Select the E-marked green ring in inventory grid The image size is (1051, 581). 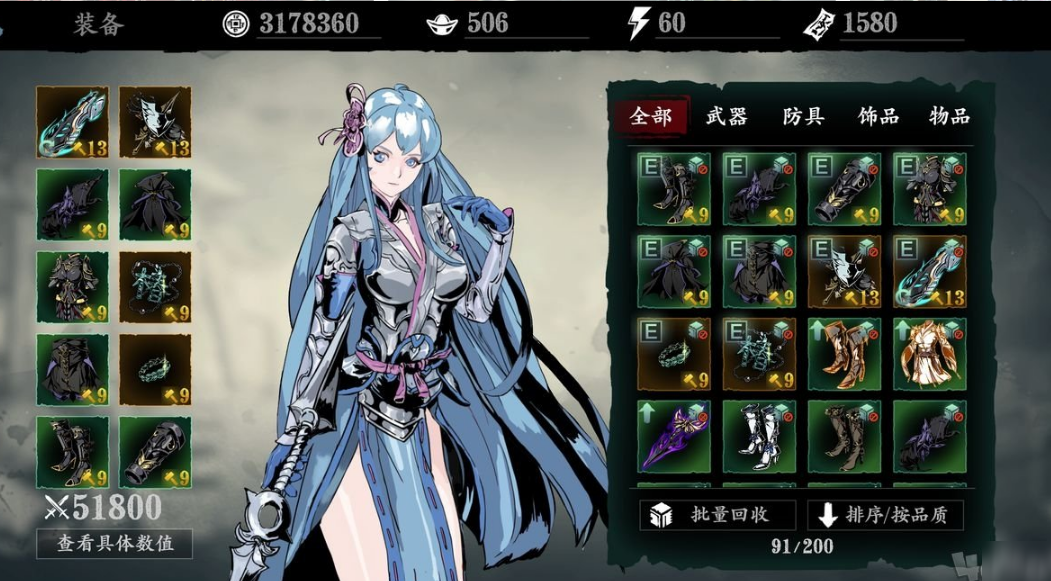[x=673, y=354]
